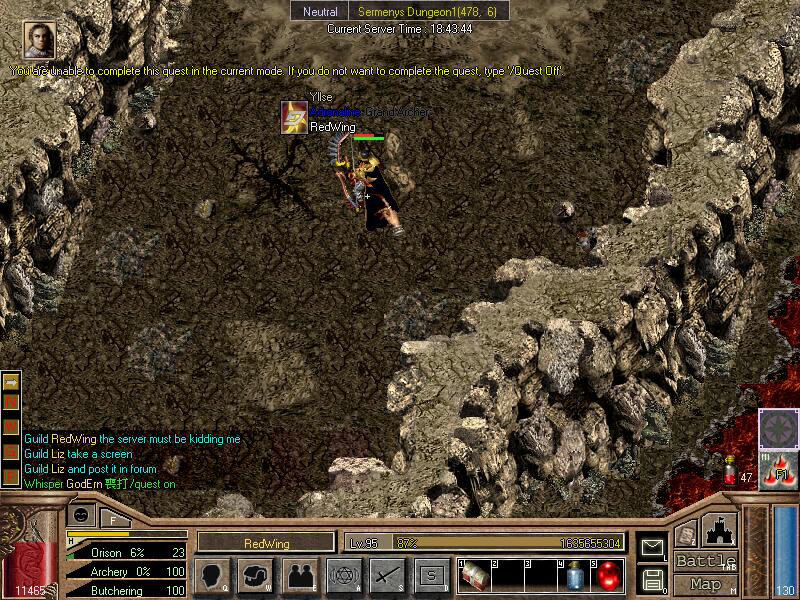Click the crossed sword combat icon
800x600 pixels.
tap(387, 576)
